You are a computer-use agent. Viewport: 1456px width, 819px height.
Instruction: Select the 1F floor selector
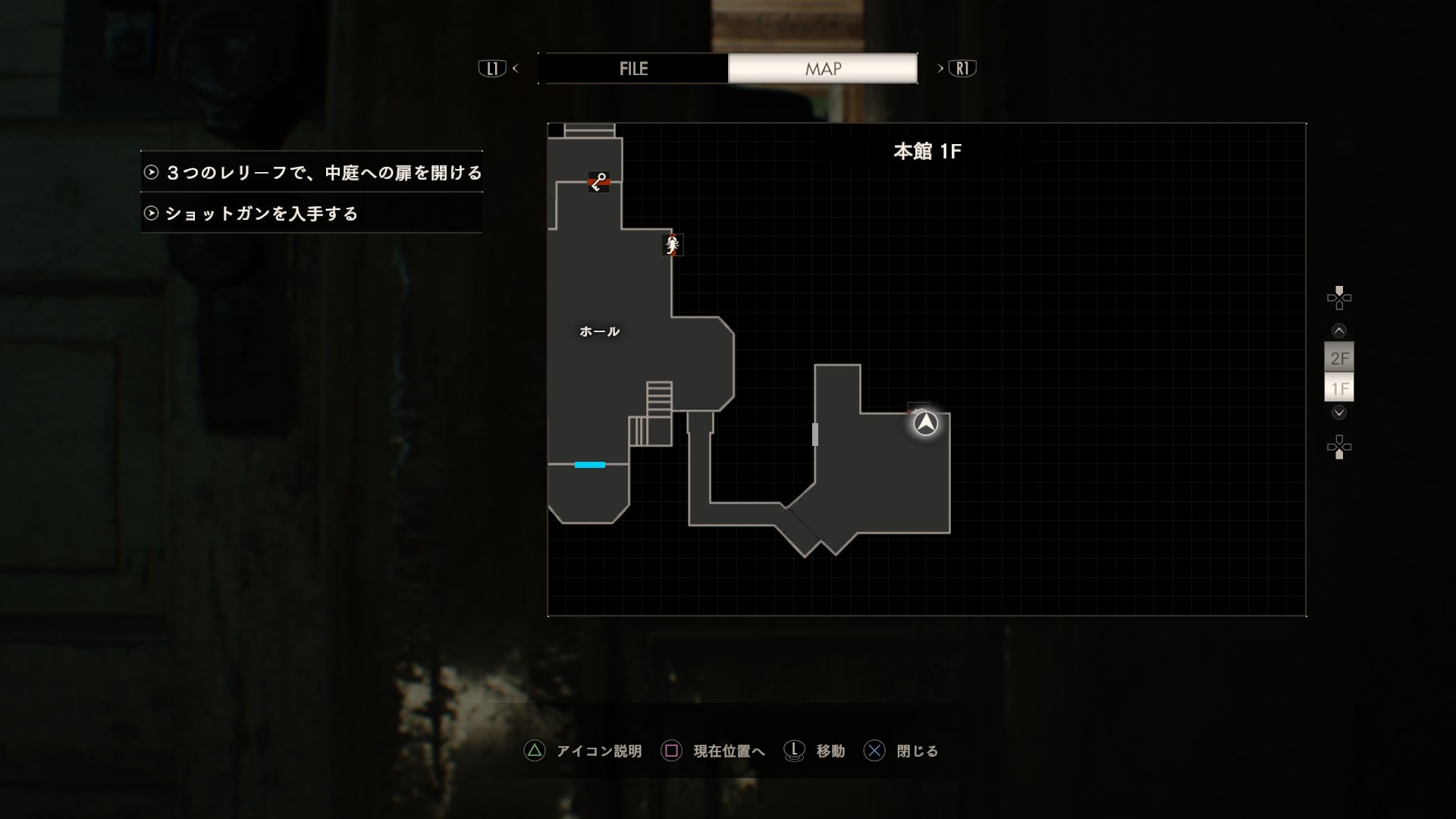pos(1339,388)
